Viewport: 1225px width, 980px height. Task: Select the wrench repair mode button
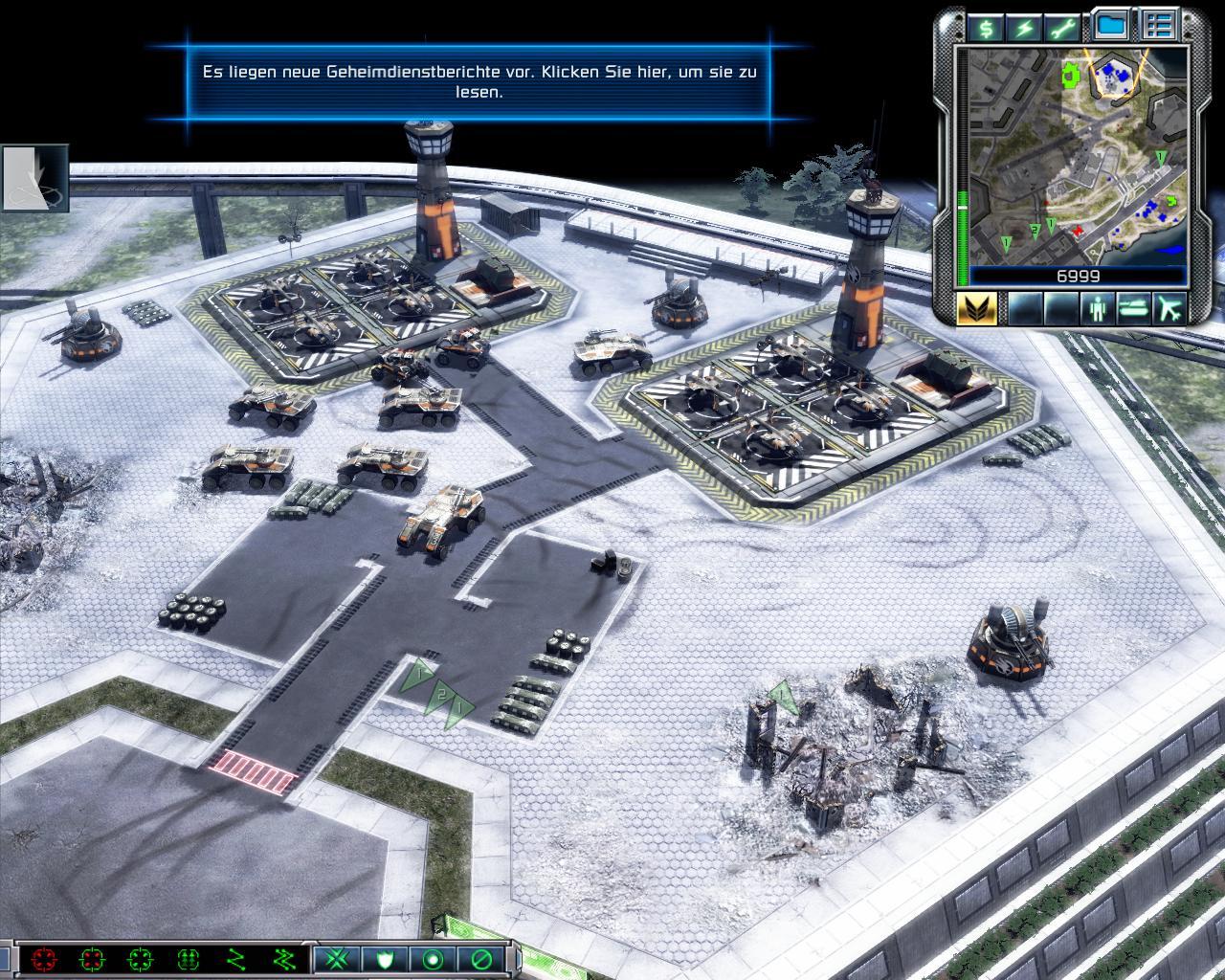[x=1064, y=27]
